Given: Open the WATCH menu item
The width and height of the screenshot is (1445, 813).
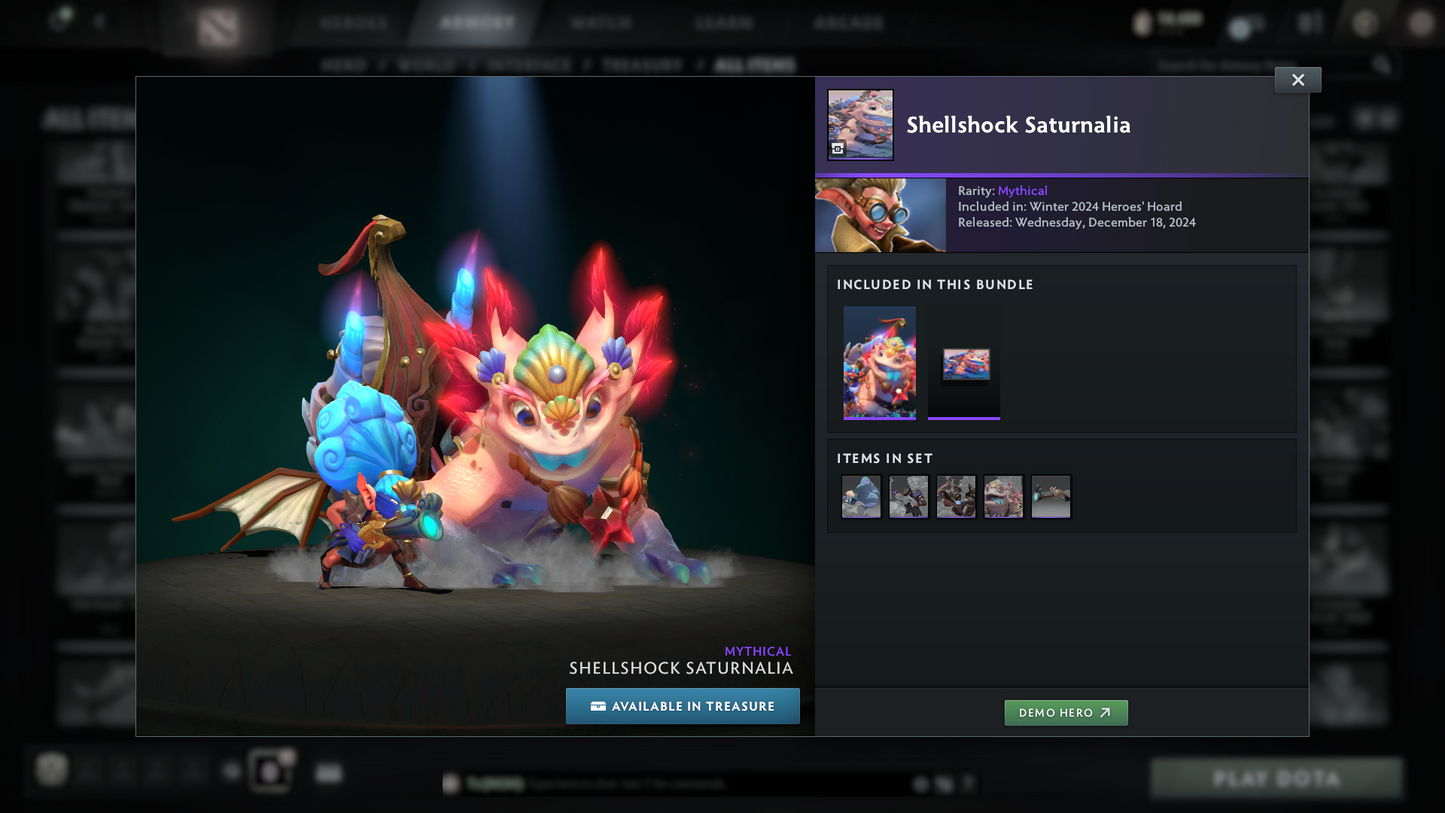Looking at the screenshot, I should click(601, 21).
